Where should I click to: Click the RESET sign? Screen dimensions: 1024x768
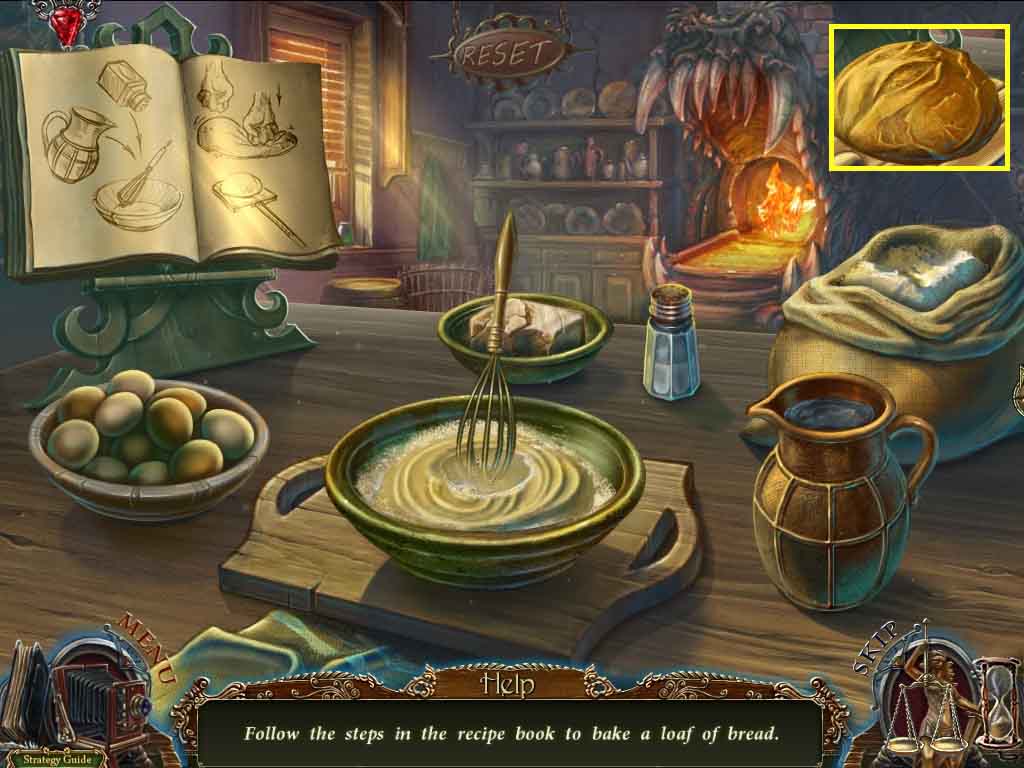pyautogui.click(x=510, y=53)
